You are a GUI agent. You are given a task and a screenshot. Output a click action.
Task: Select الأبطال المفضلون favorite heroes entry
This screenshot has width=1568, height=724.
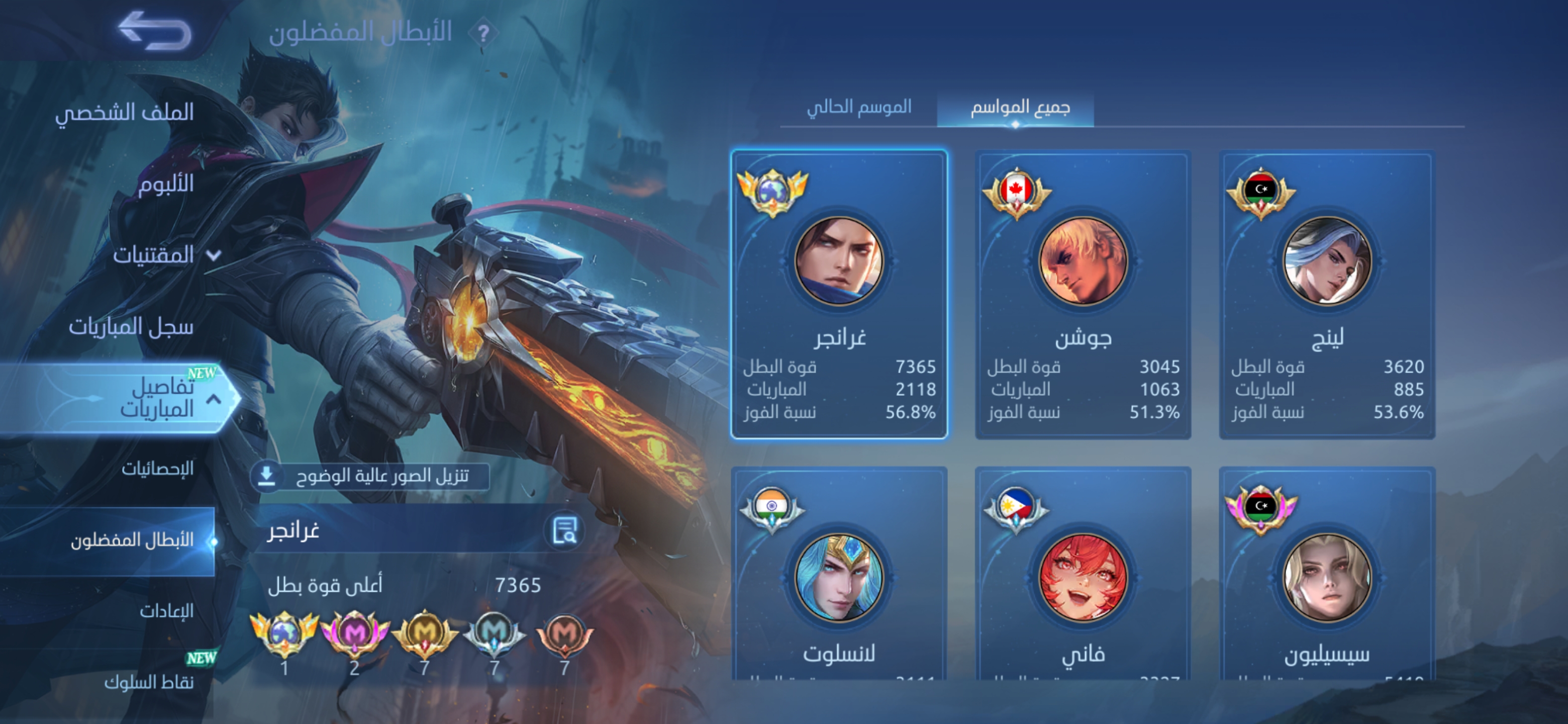[132, 540]
